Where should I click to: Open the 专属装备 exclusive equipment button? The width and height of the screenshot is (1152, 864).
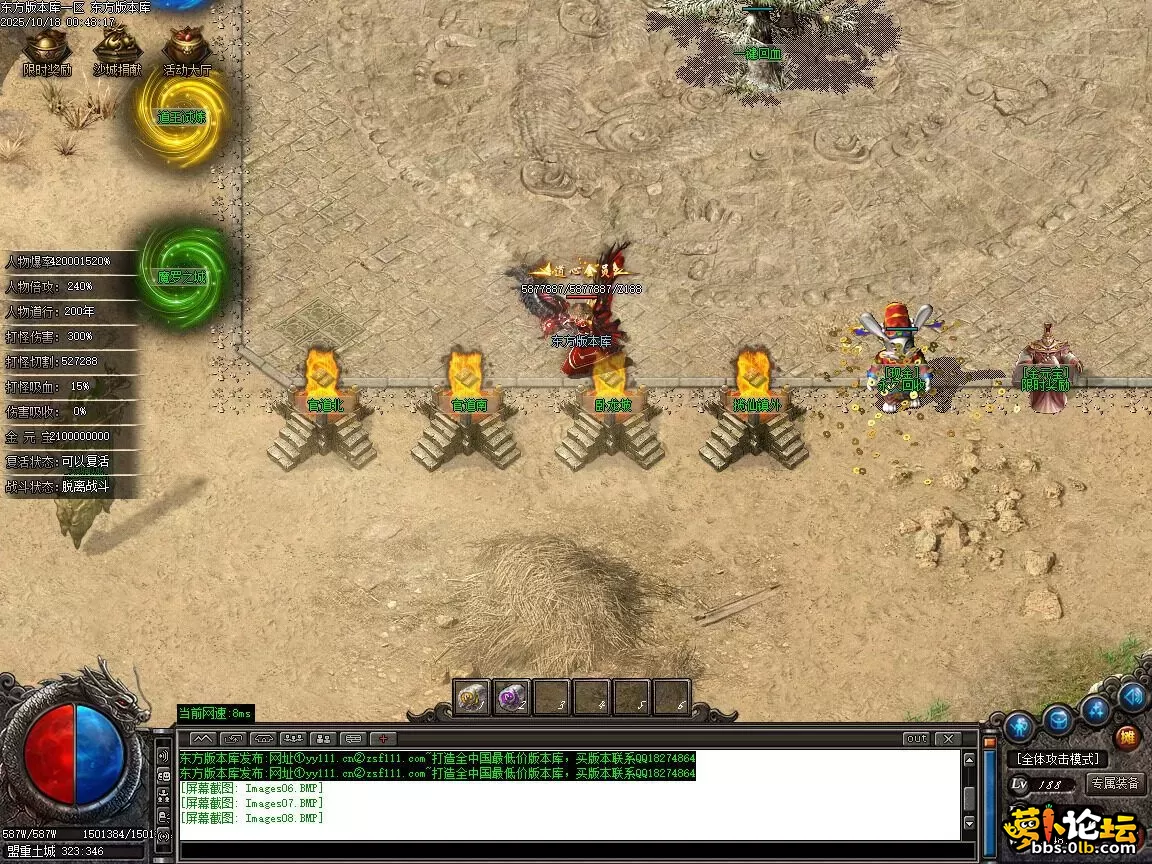[1115, 784]
